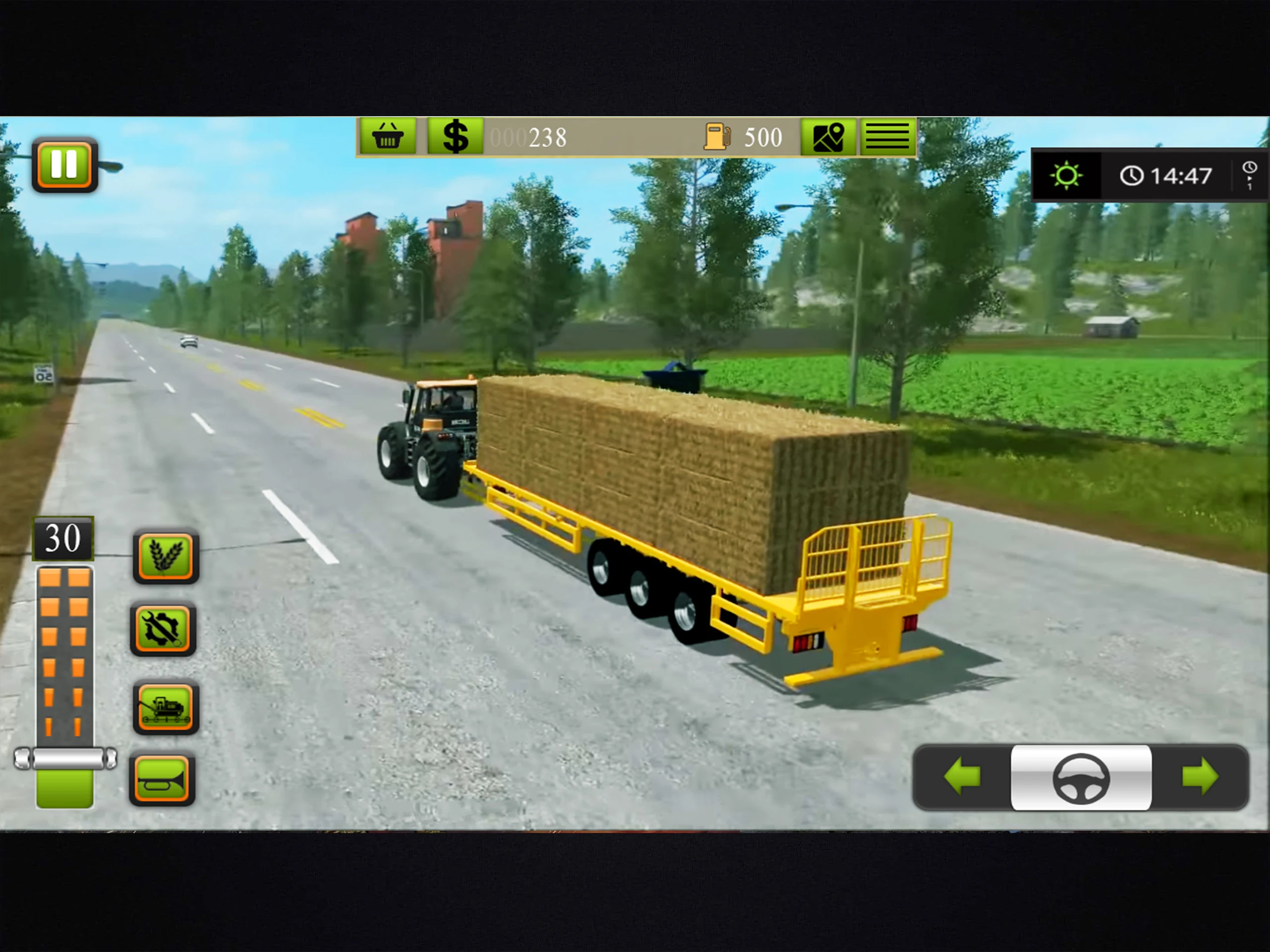Open the striped menu list button
1270x952 pixels.
[x=887, y=137]
